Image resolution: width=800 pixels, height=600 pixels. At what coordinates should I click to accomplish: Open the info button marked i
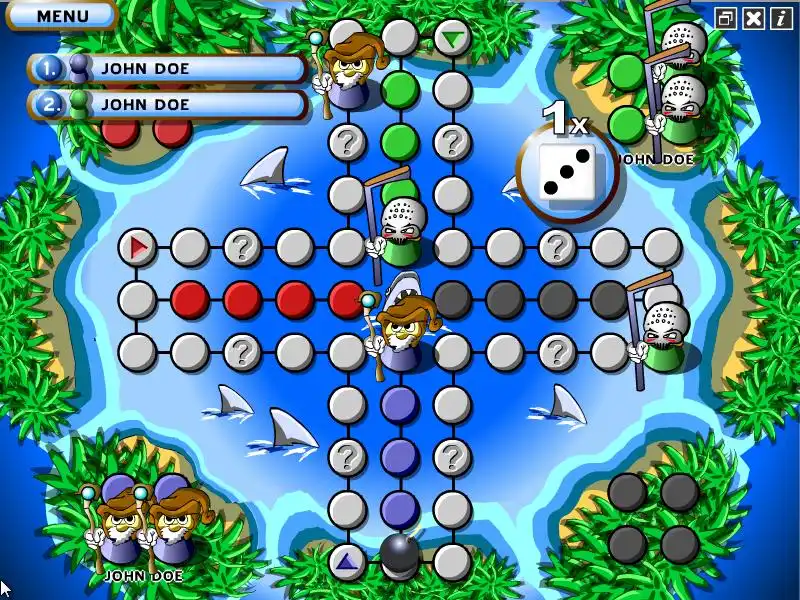pyautogui.click(x=780, y=18)
